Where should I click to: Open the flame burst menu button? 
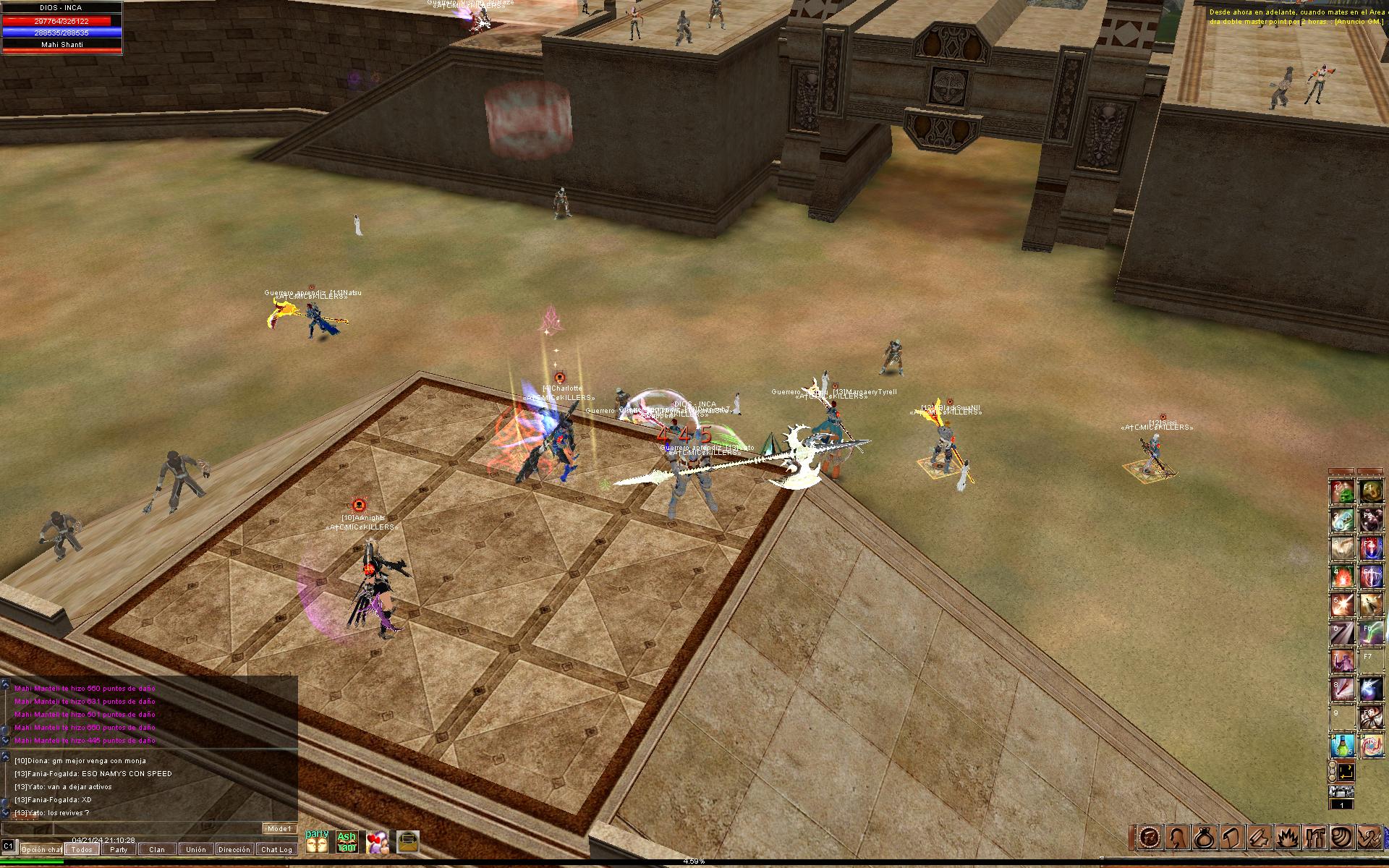(1286, 838)
